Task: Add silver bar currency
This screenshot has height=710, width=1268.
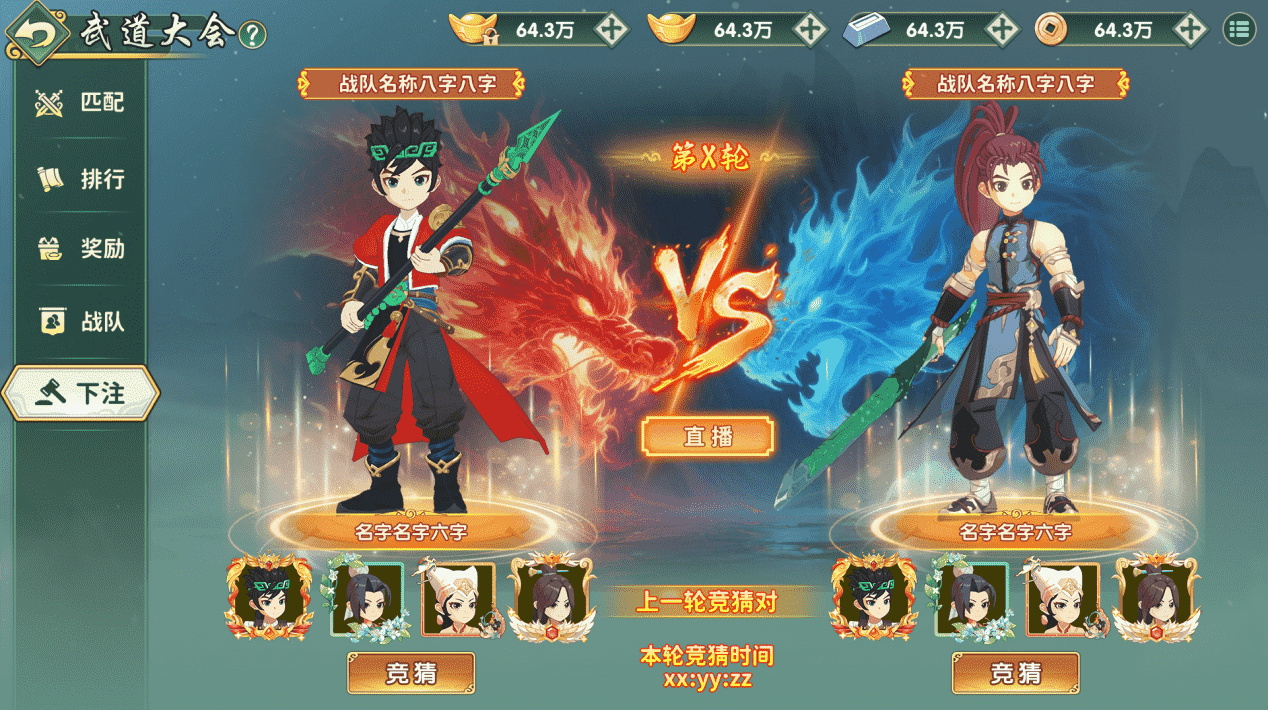Action: pos(1001,30)
